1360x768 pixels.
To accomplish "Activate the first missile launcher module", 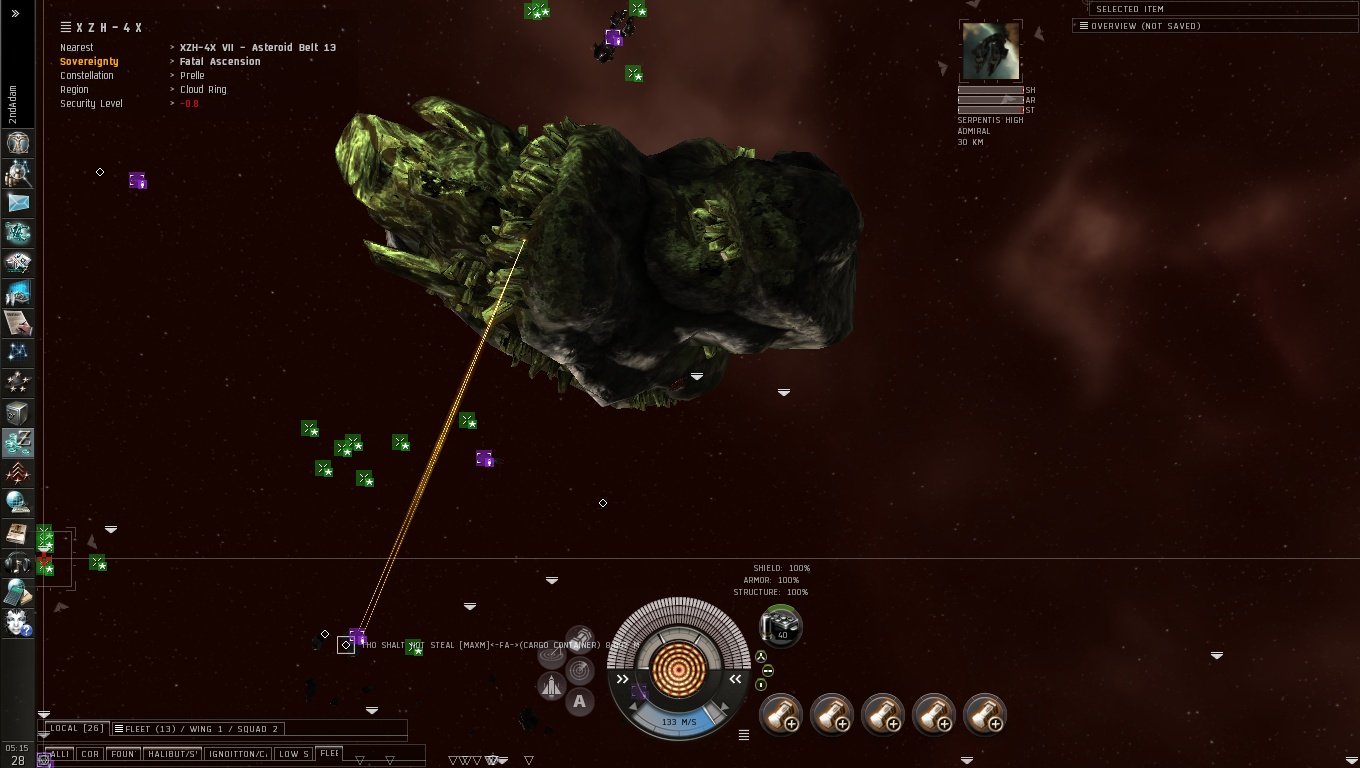I will point(781,714).
